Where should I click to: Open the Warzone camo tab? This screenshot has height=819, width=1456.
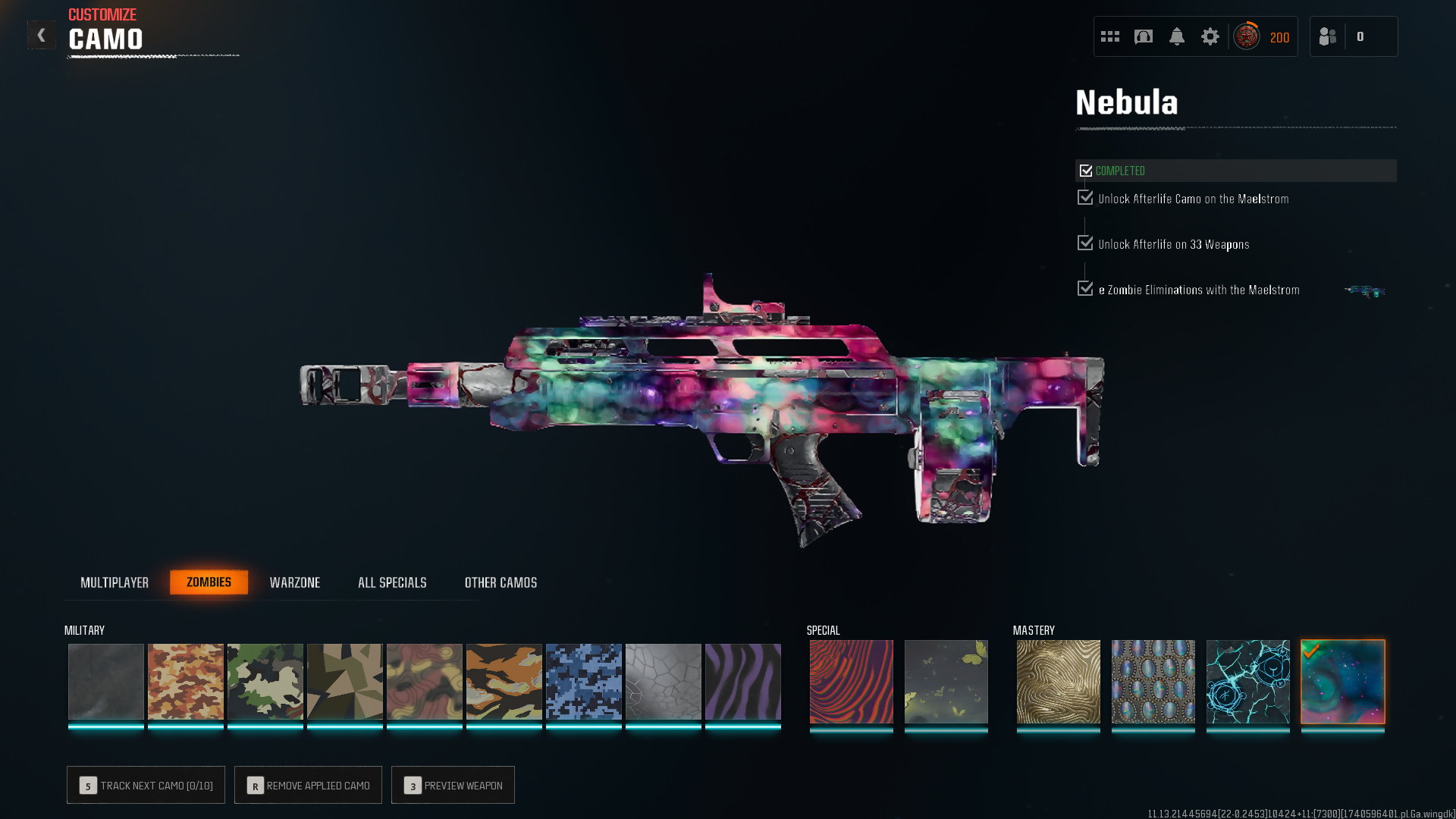[295, 582]
